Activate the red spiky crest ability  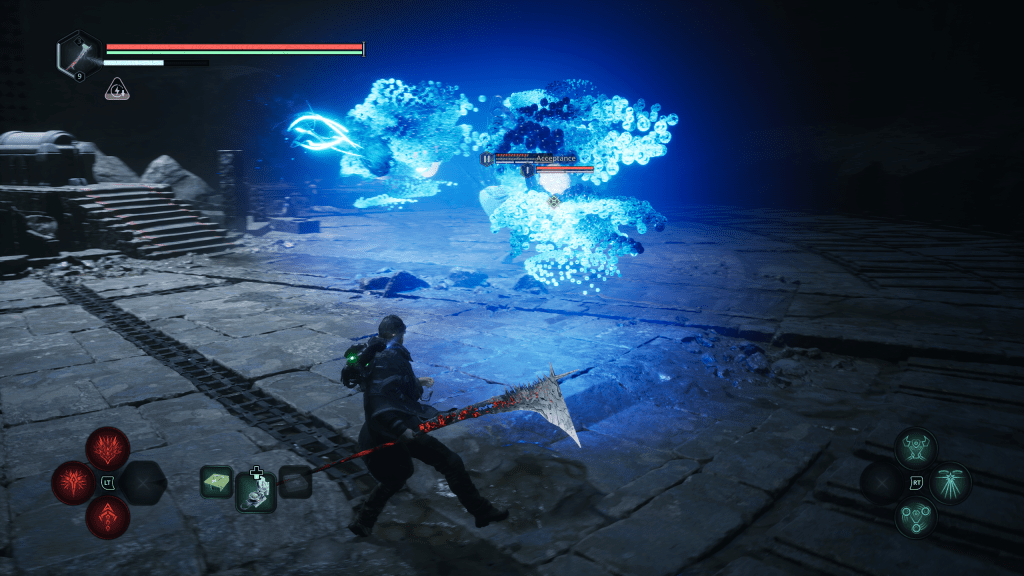(107, 447)
